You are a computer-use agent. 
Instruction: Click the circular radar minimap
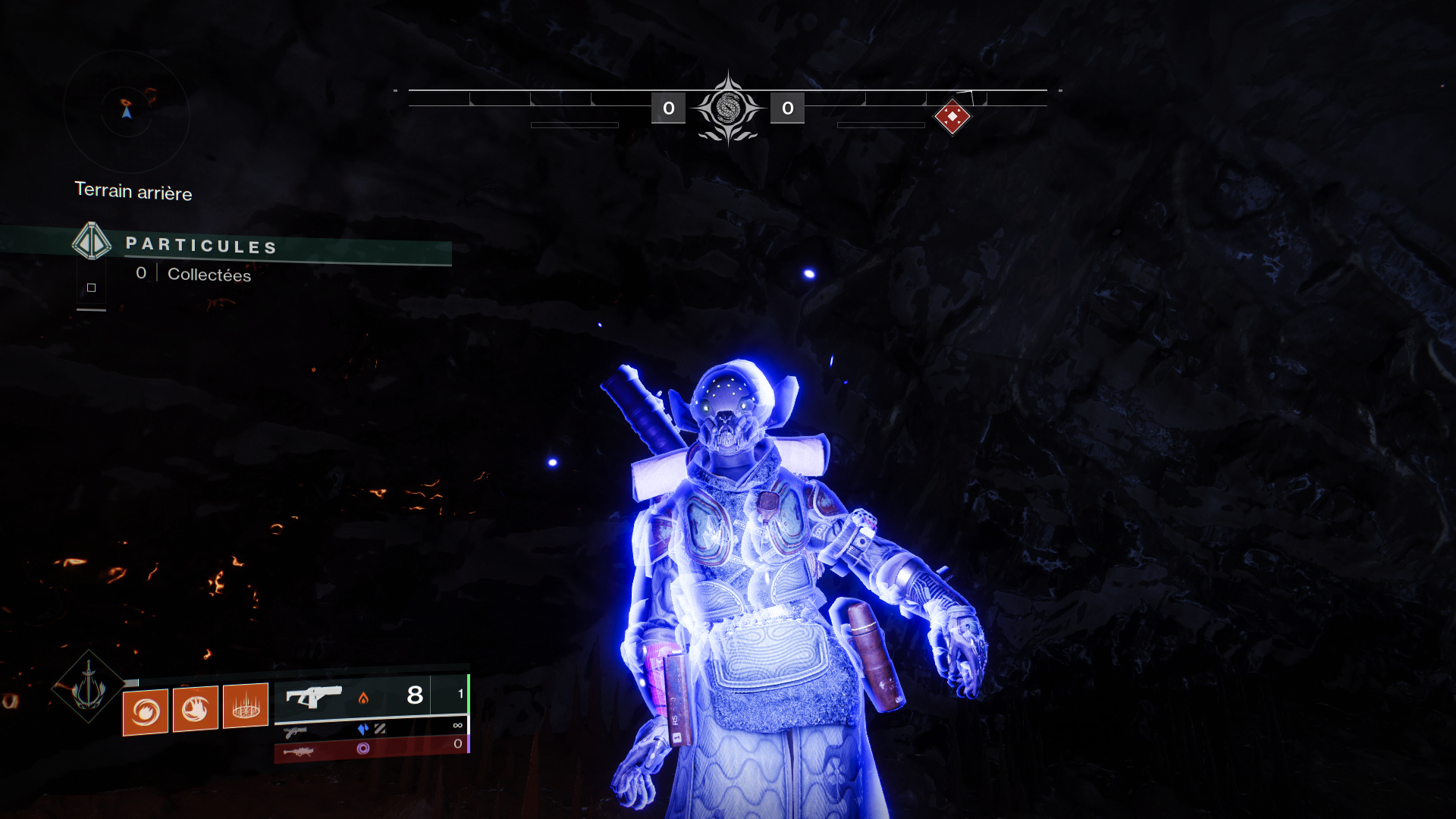[x=127, y=111]
